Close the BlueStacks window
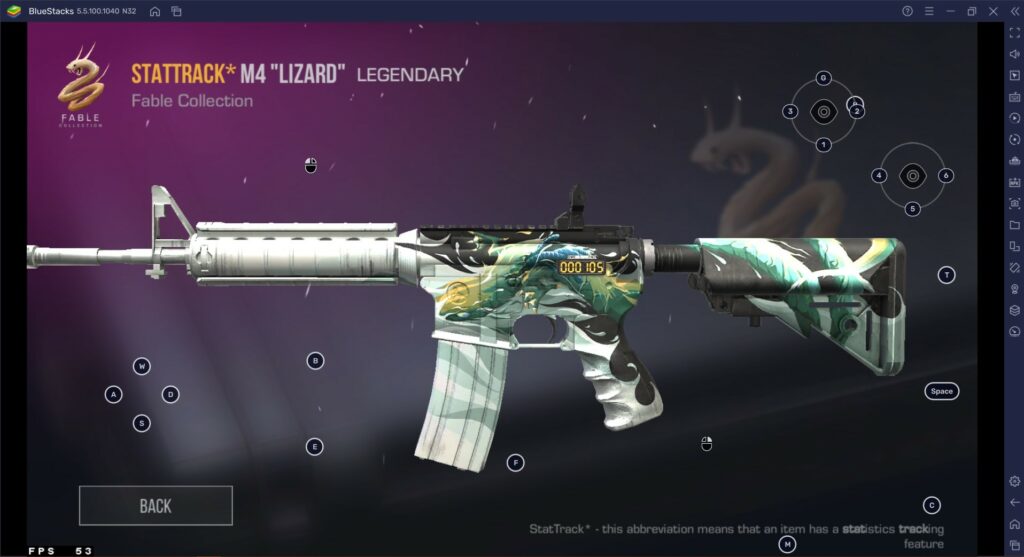This screenshot has height=557, width=1024. (993, 11)
